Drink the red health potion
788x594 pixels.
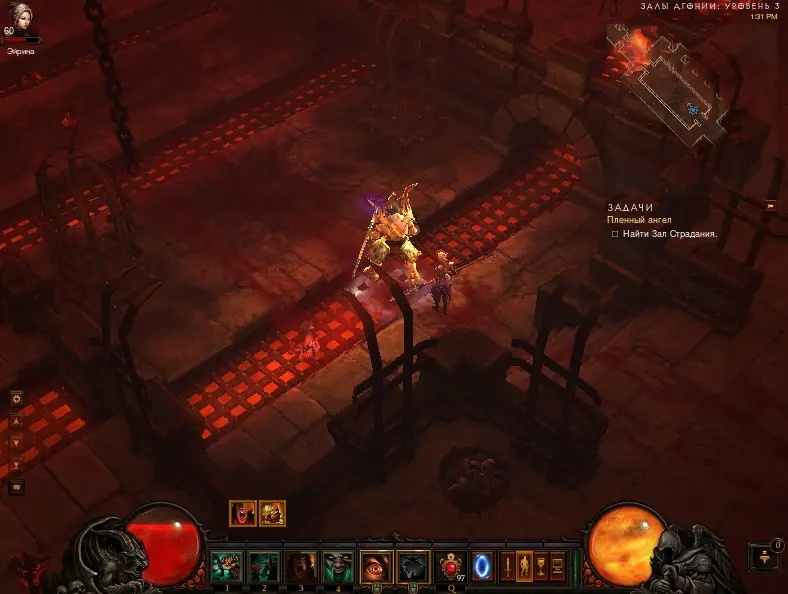tap(450, 566)
